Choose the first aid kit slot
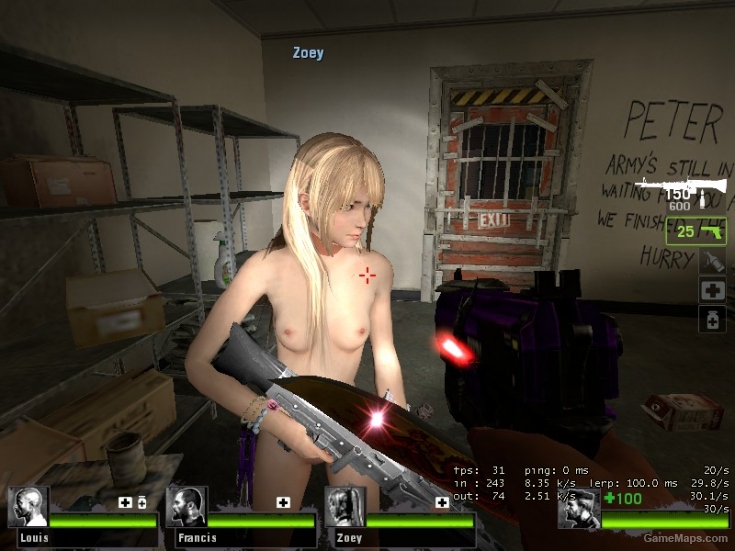 [x=712, y=290]
